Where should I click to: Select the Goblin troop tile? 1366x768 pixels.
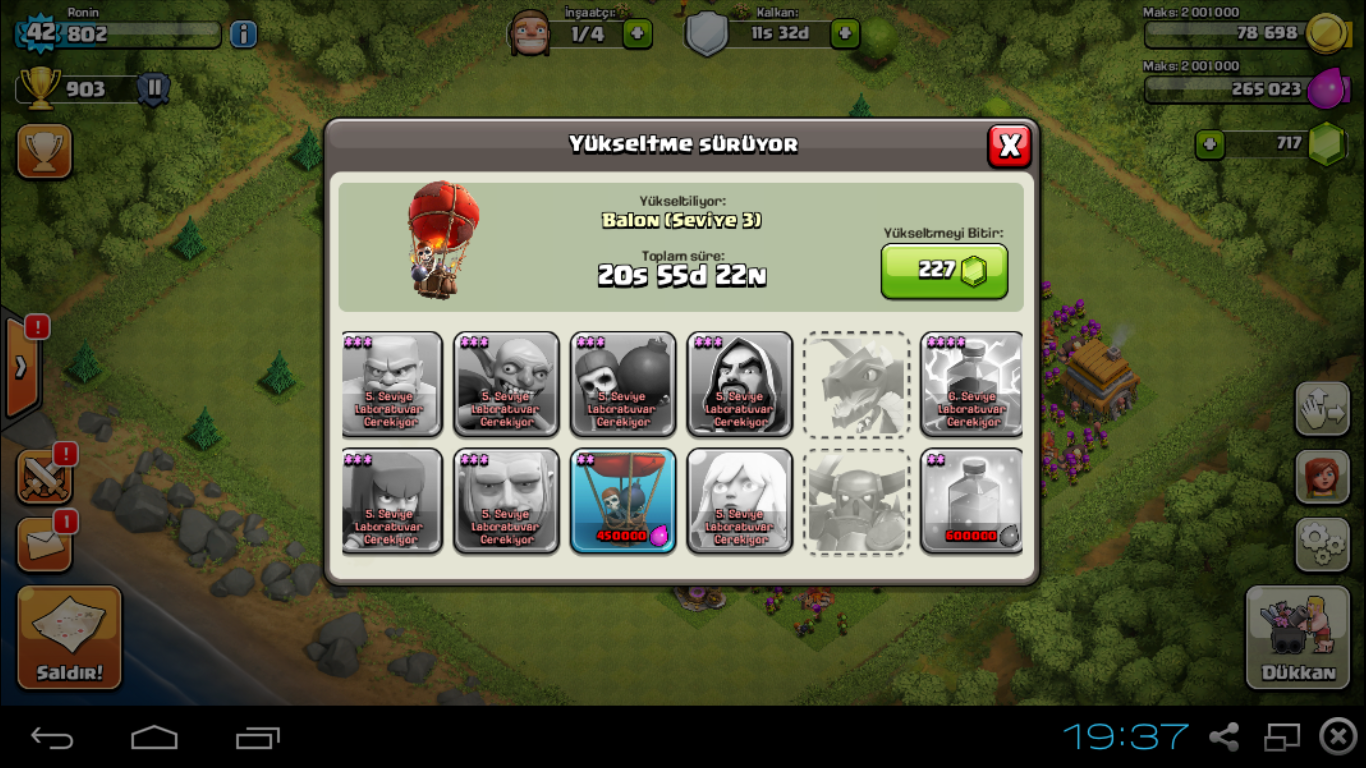[x=507, y=385]
